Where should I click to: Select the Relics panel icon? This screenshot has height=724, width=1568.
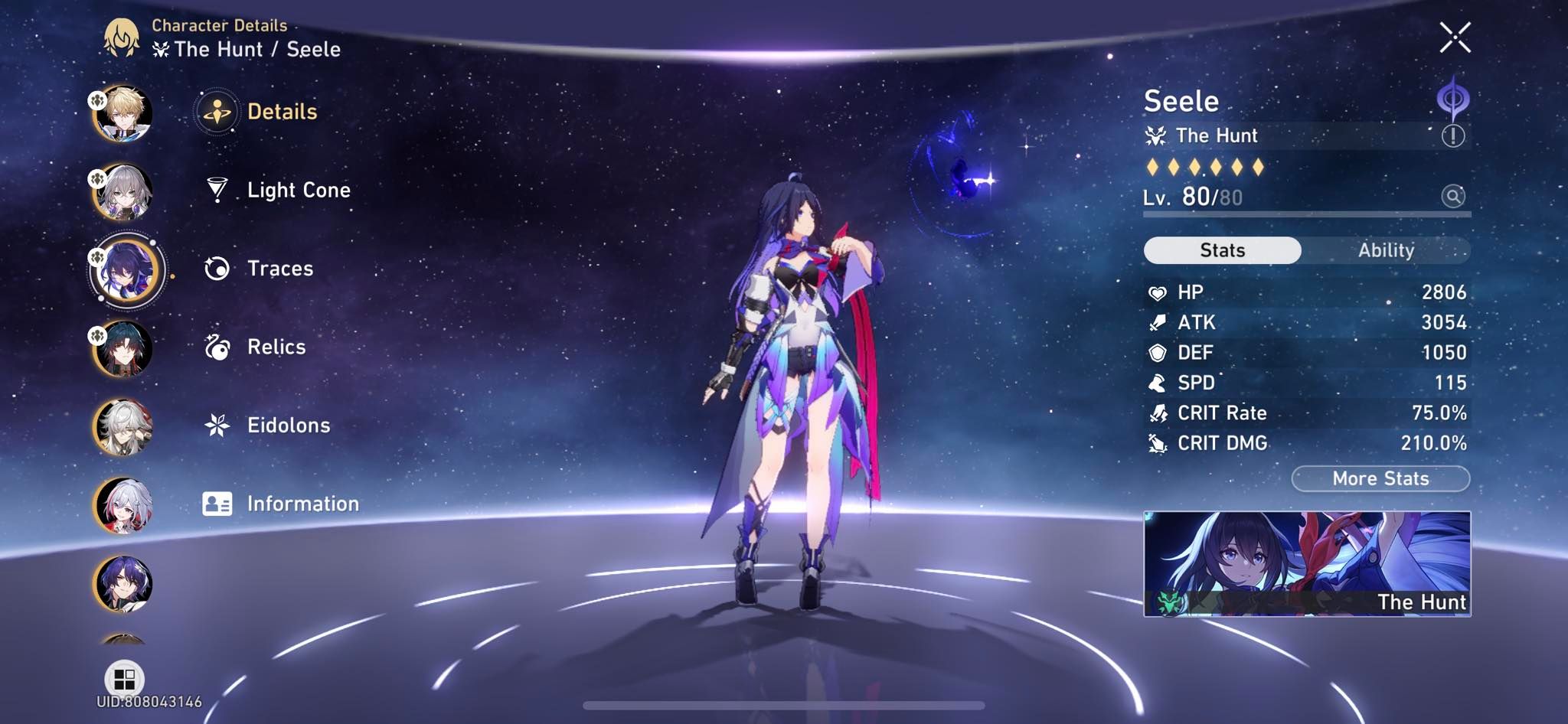click(x=218, y=347)
